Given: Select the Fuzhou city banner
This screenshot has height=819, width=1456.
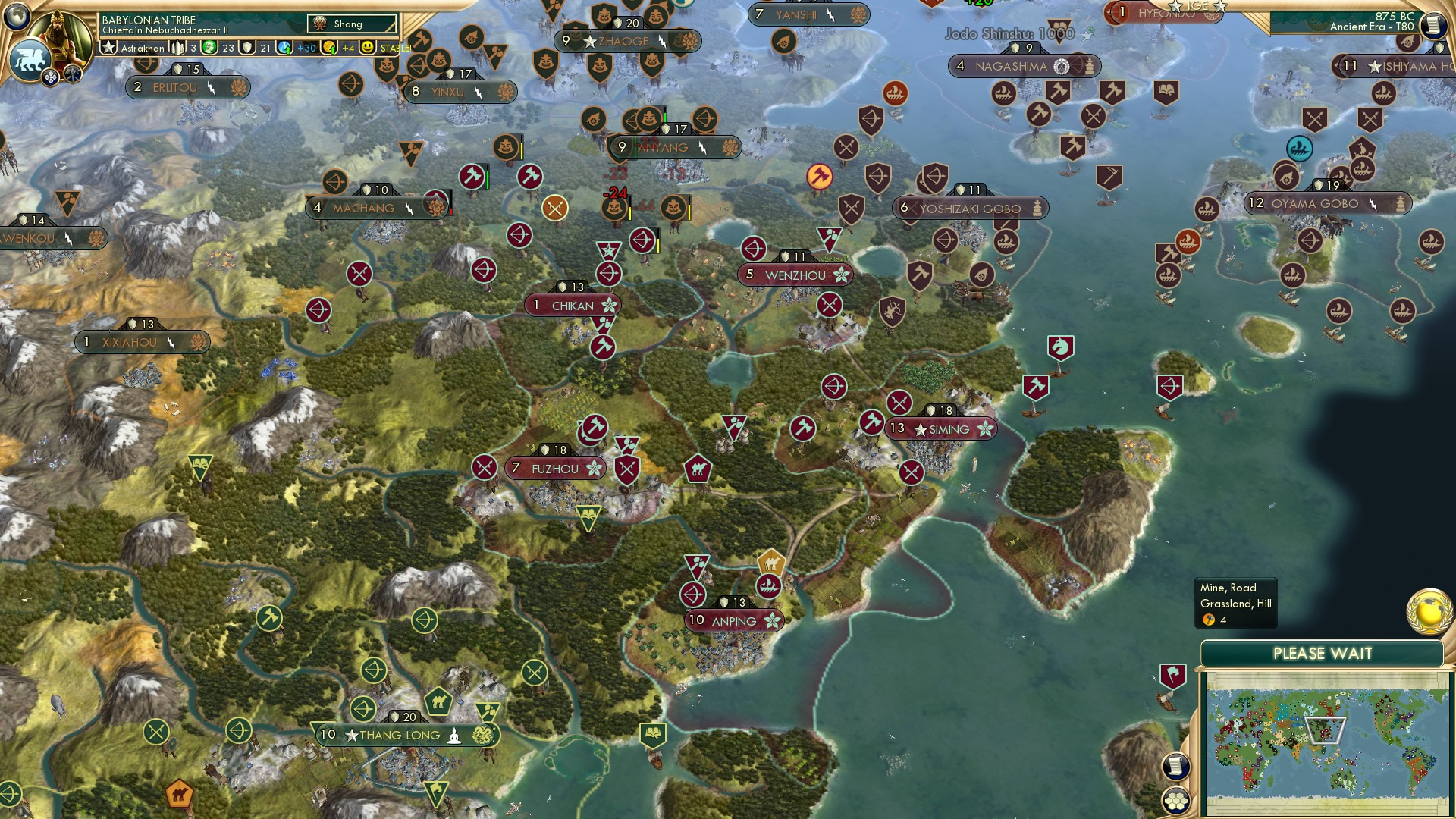Looking at the screenshot, I should pyautogui.click(x=554, y=469).
